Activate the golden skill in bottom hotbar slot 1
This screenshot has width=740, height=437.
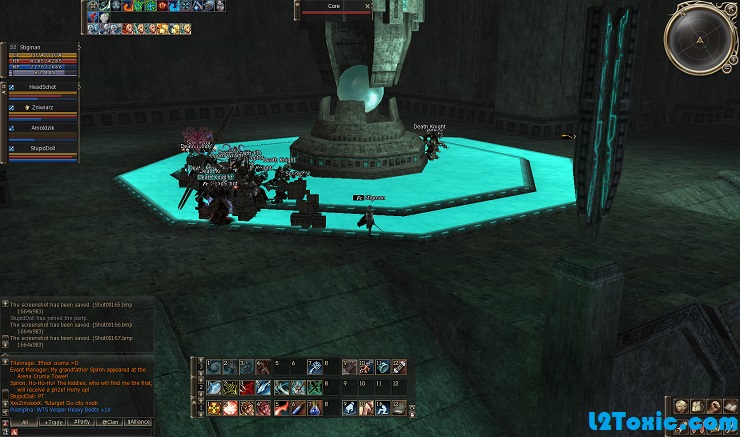pyautogui.click(x=215, y=408)
